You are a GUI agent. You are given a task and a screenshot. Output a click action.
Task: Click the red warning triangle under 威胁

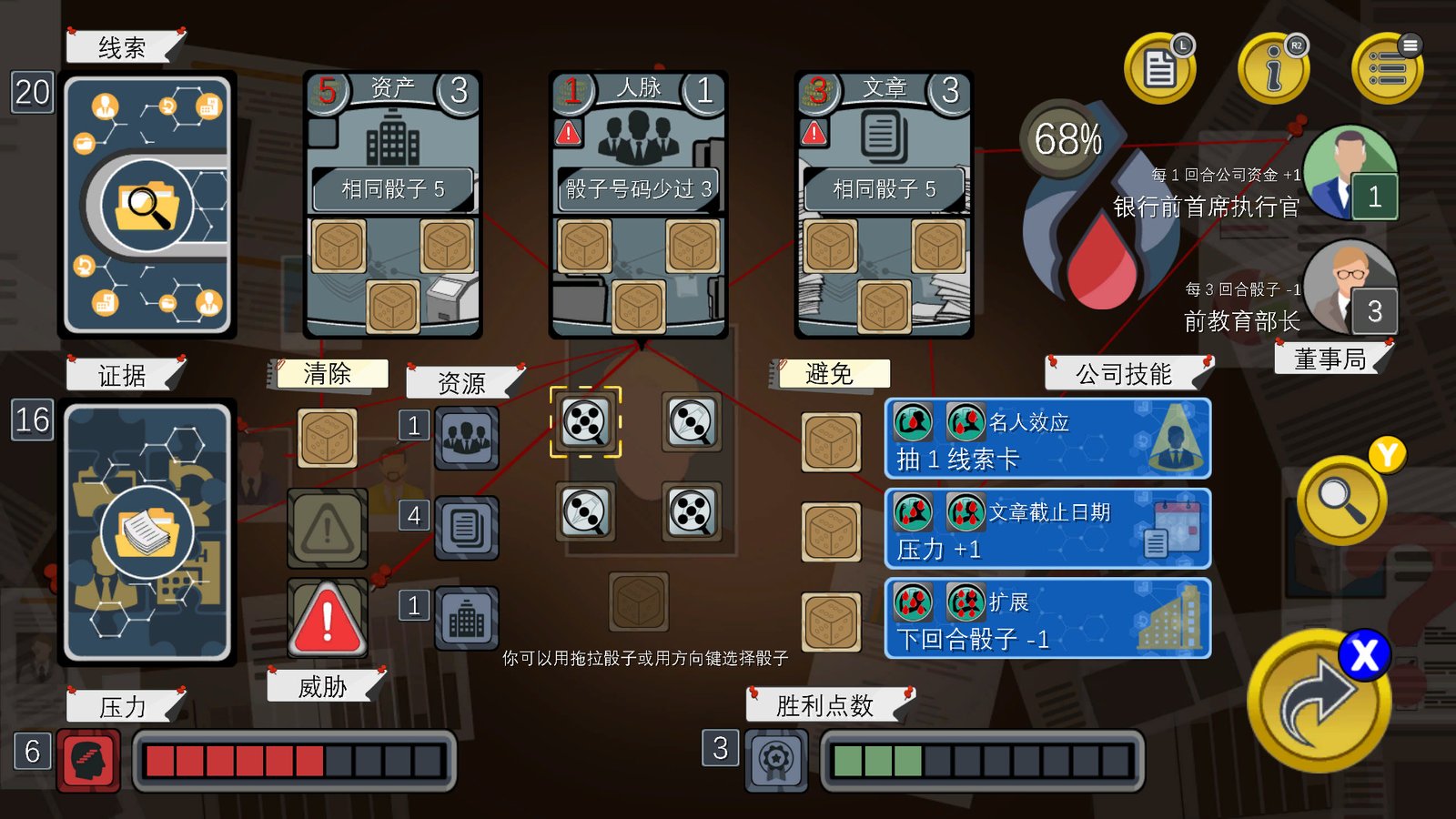pos(326,619)
